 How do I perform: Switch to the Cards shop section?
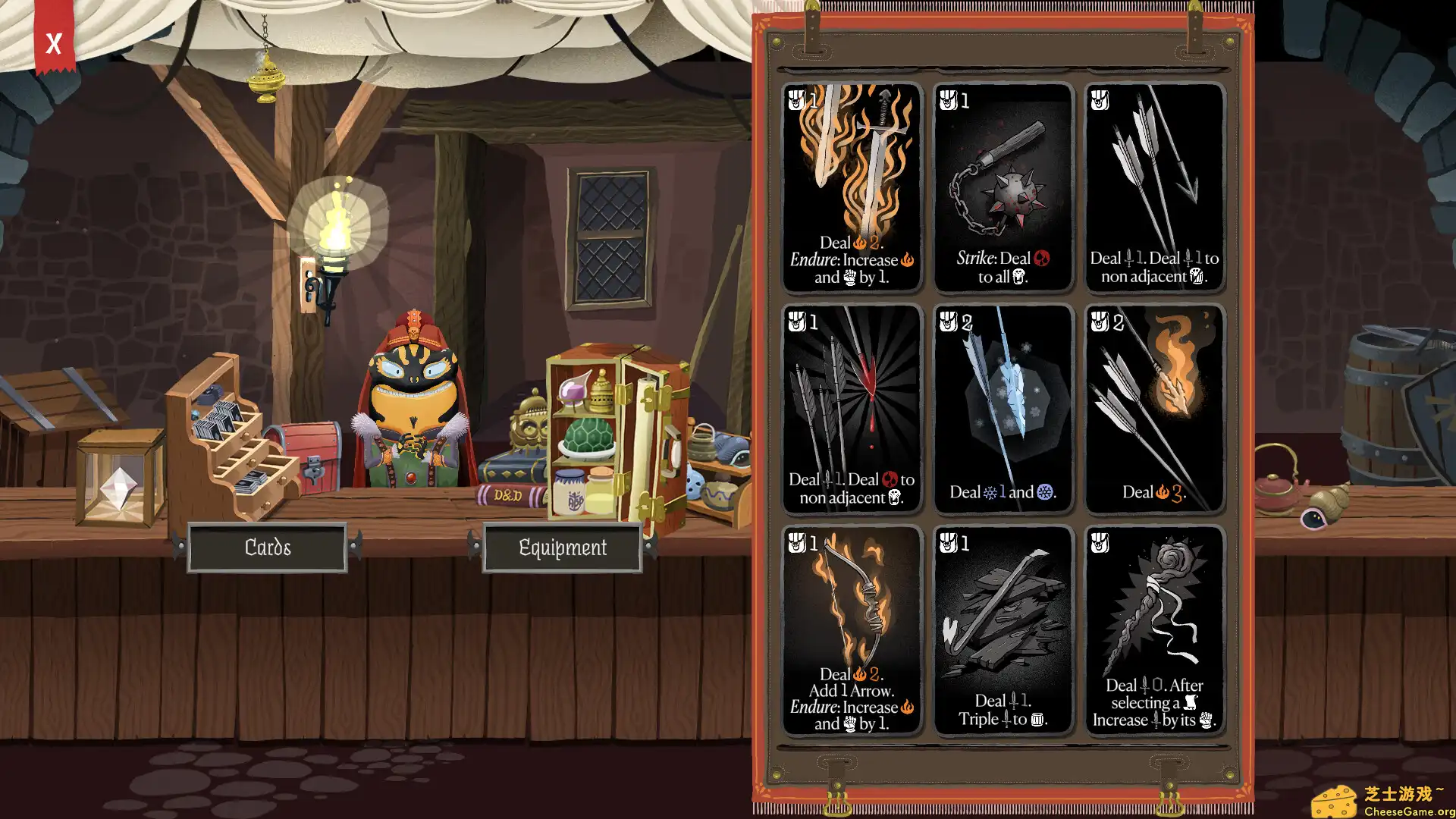268,547
